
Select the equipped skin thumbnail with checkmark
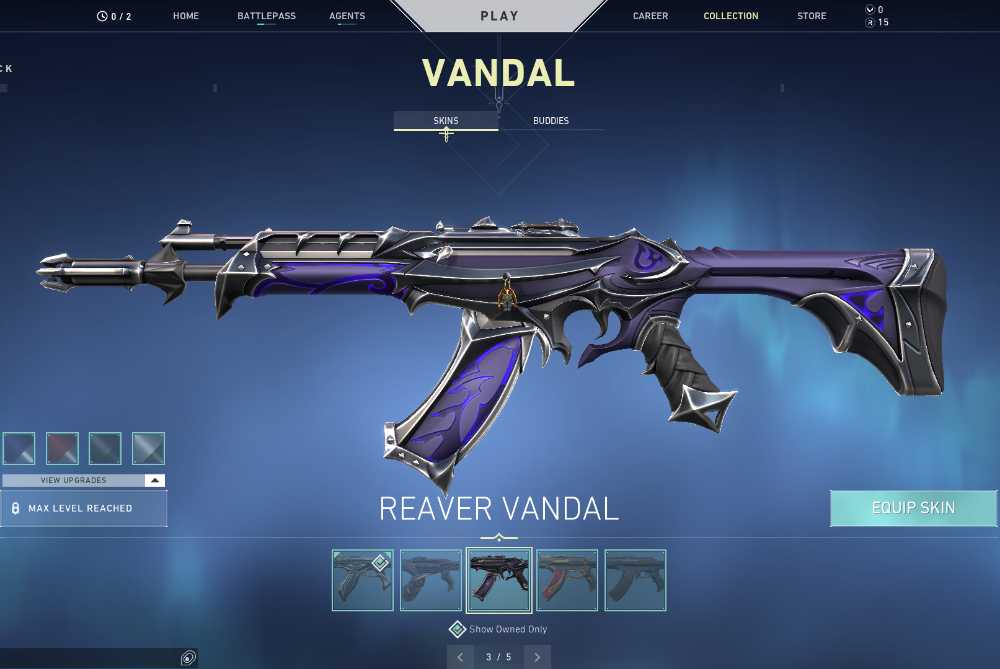[362, 580]
